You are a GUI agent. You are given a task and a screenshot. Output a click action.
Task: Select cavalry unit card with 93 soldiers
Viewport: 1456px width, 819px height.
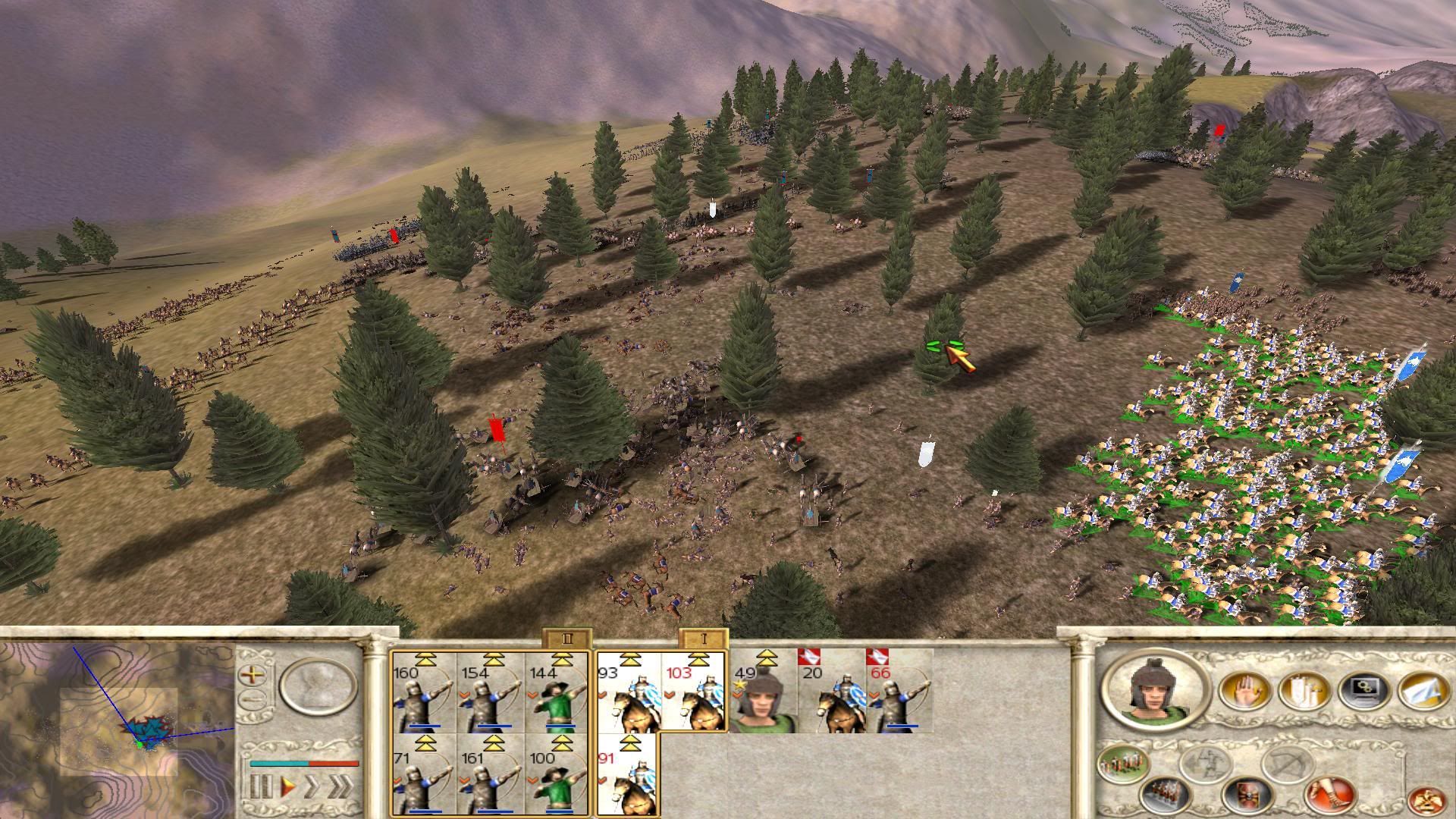pos(629,693)
